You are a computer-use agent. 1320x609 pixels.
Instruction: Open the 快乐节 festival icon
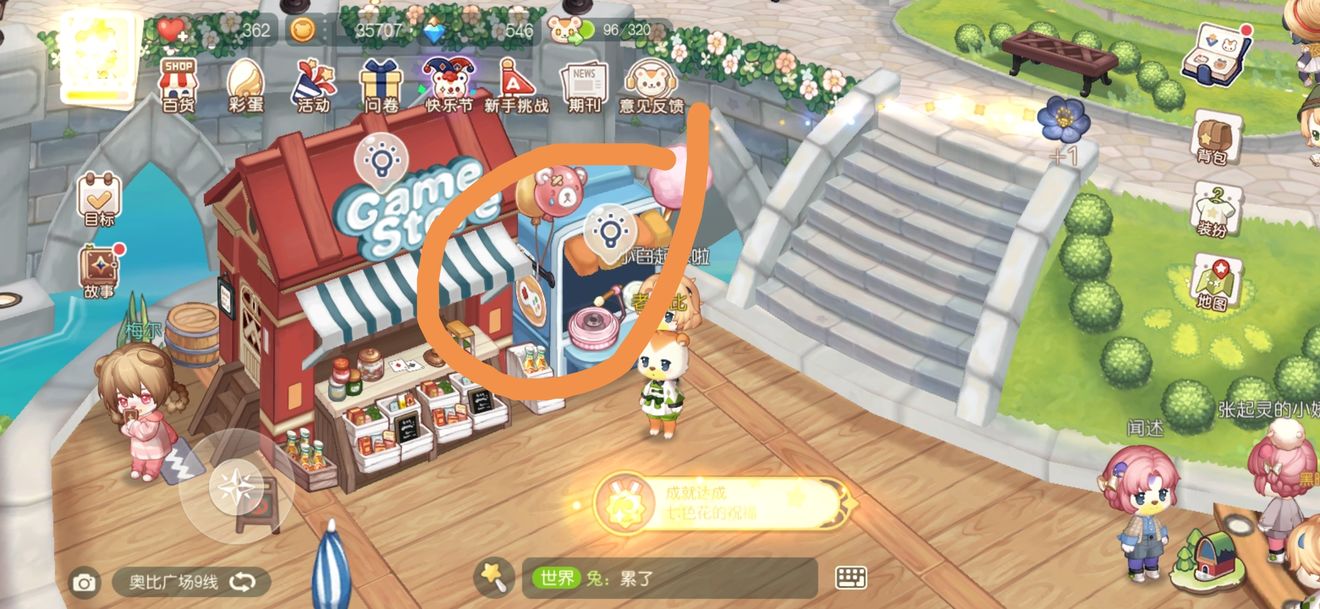(448, 84)
